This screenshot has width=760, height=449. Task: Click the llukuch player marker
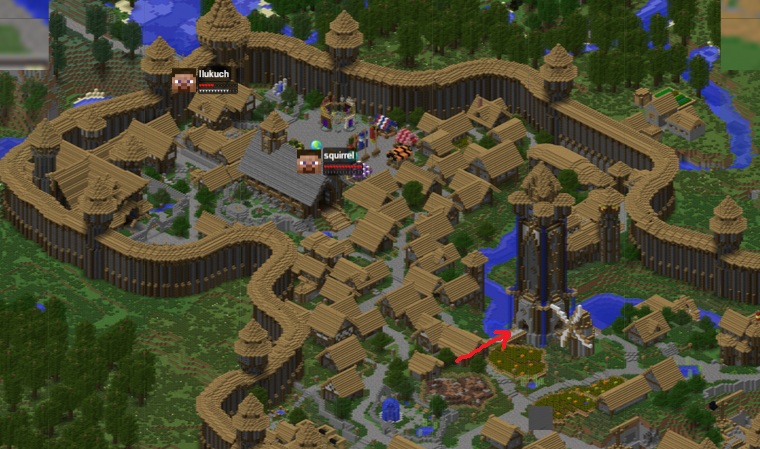point(184,81)
